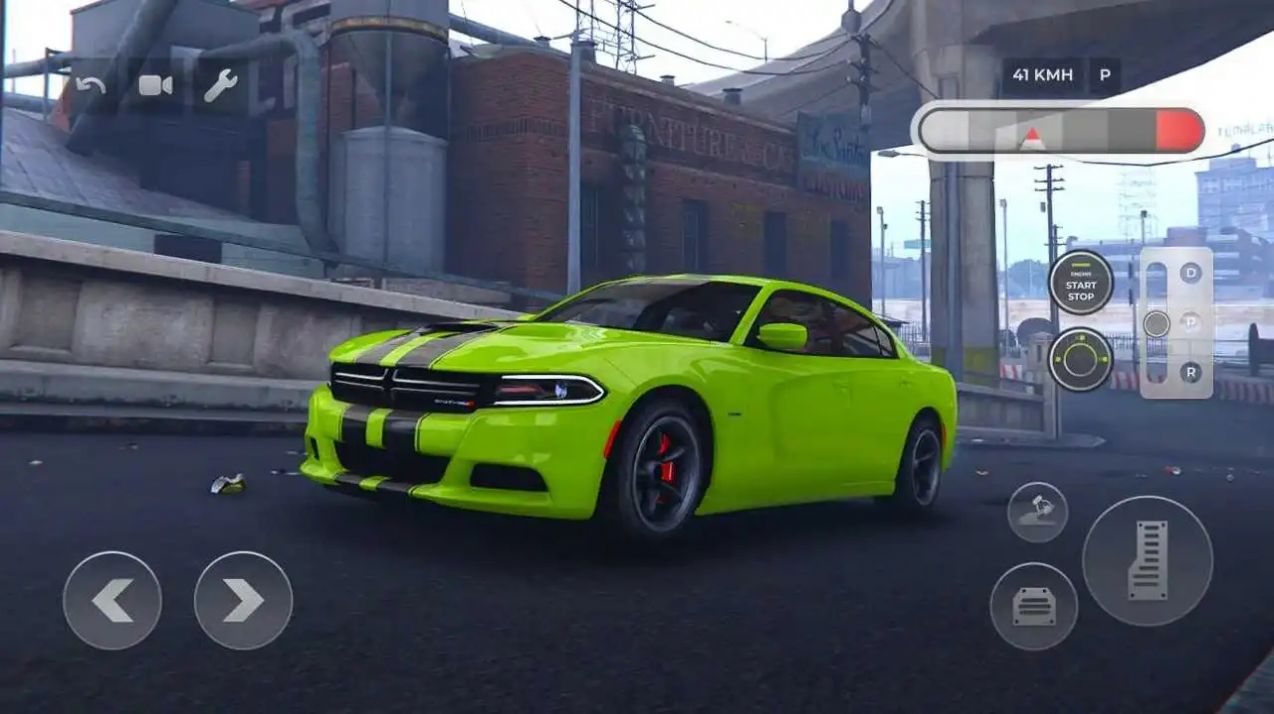Viewport: 1274px width, 714px height.
Task: Shift gear selector to R
Action: (x=1190, y=372)
